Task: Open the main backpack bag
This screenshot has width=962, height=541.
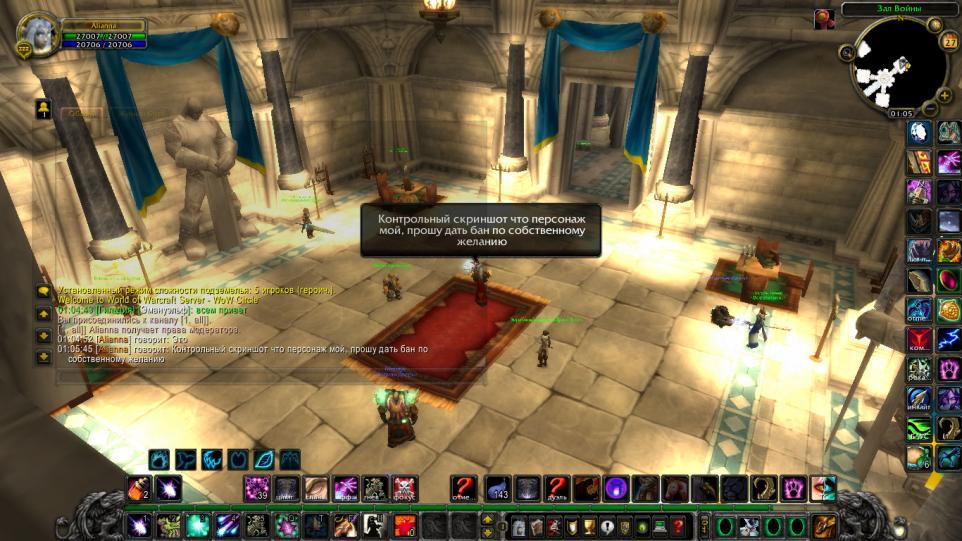Action: point(825,525)
